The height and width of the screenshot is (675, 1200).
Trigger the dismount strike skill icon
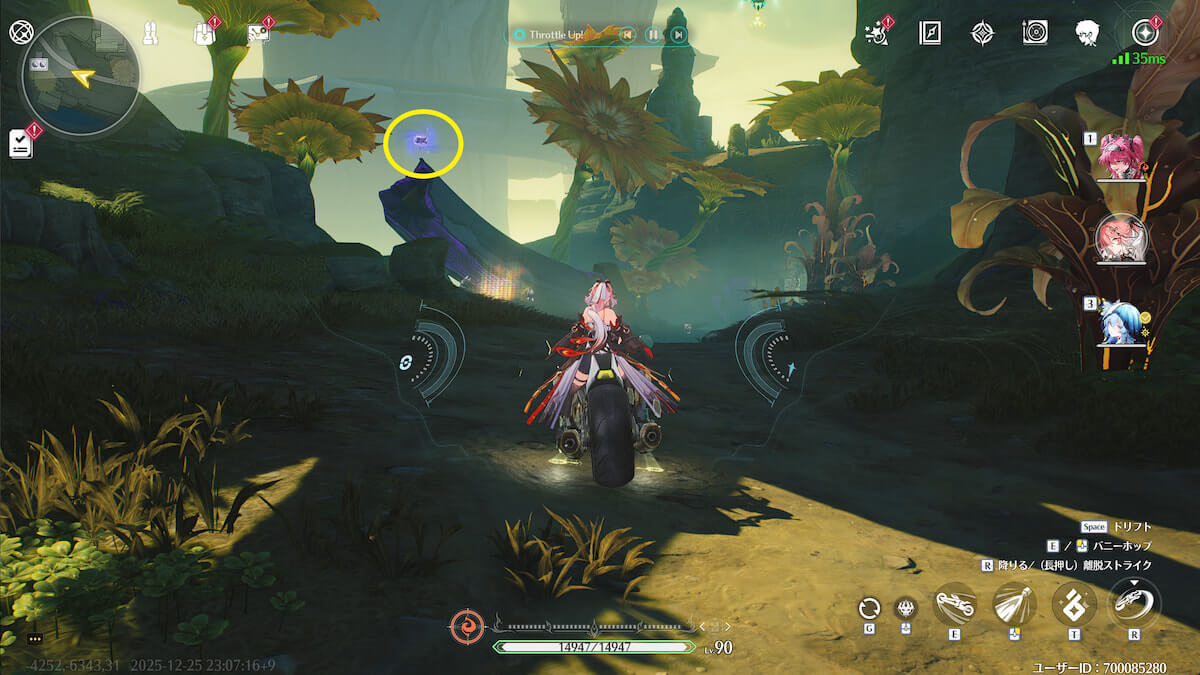[x=1134, y=603]
